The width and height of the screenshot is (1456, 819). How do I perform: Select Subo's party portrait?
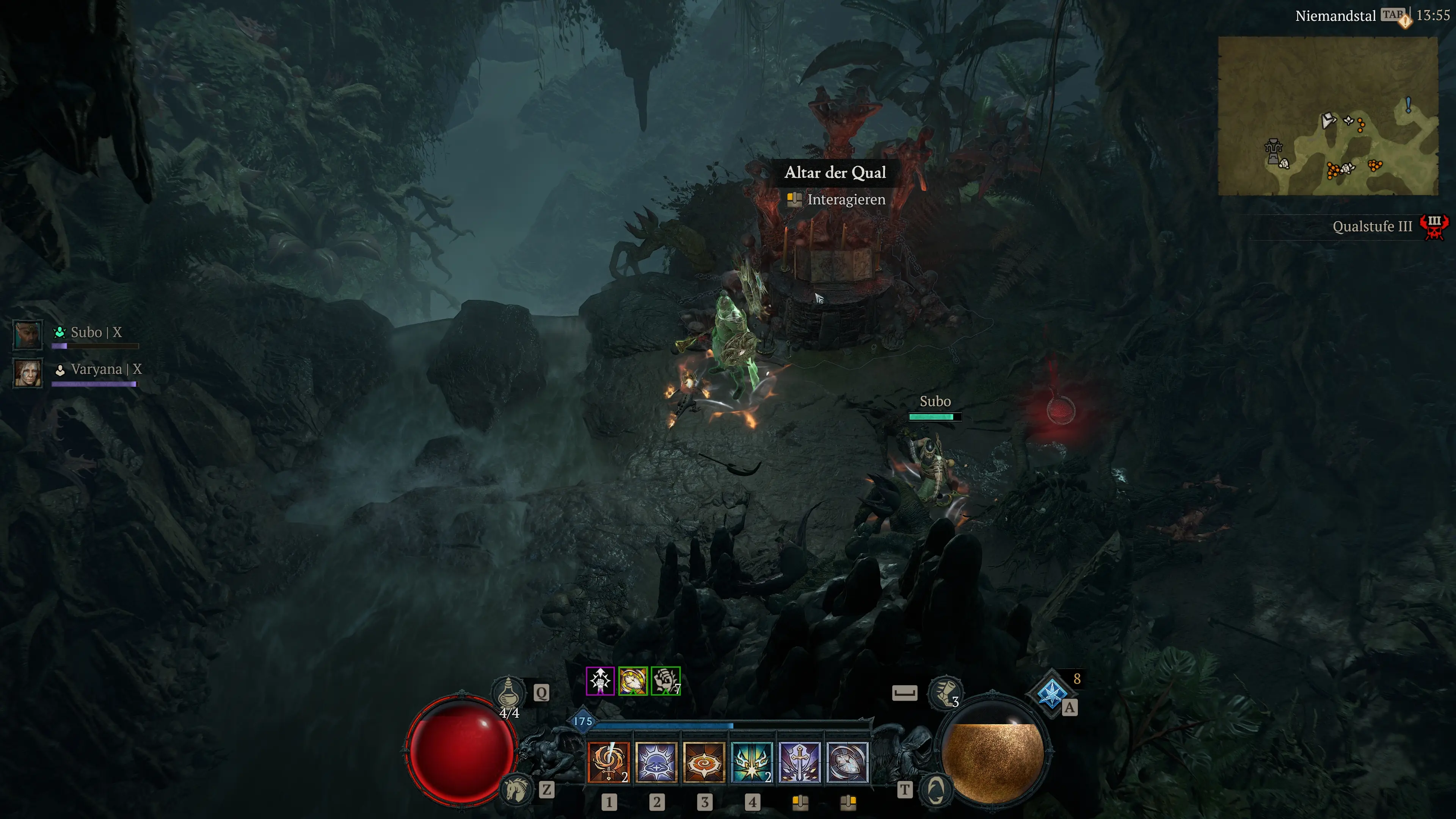click(x=28, y=334)
